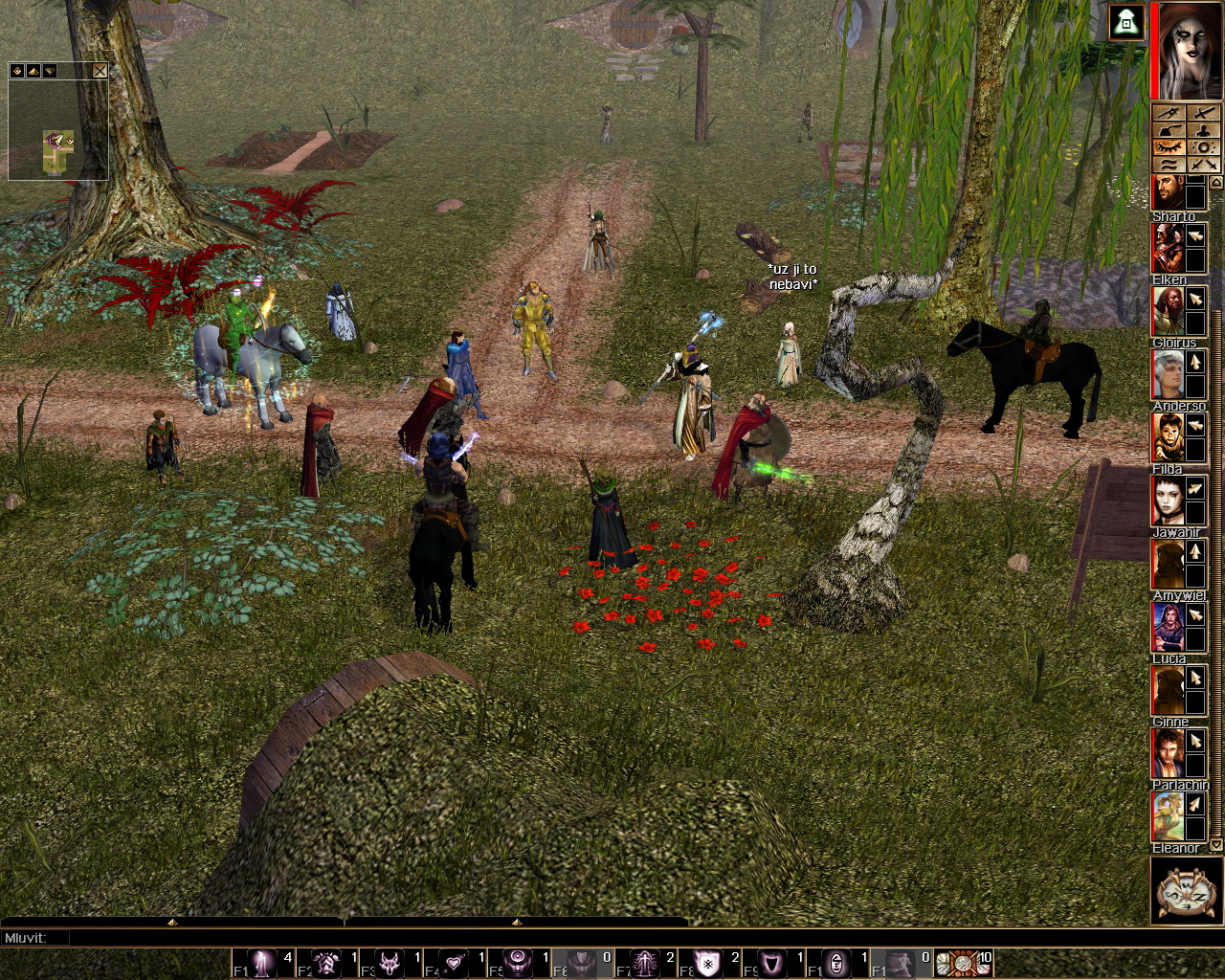Toggle the closed eye icon in the action panel
The image size is (1225, 980).
coord(1169,147)
